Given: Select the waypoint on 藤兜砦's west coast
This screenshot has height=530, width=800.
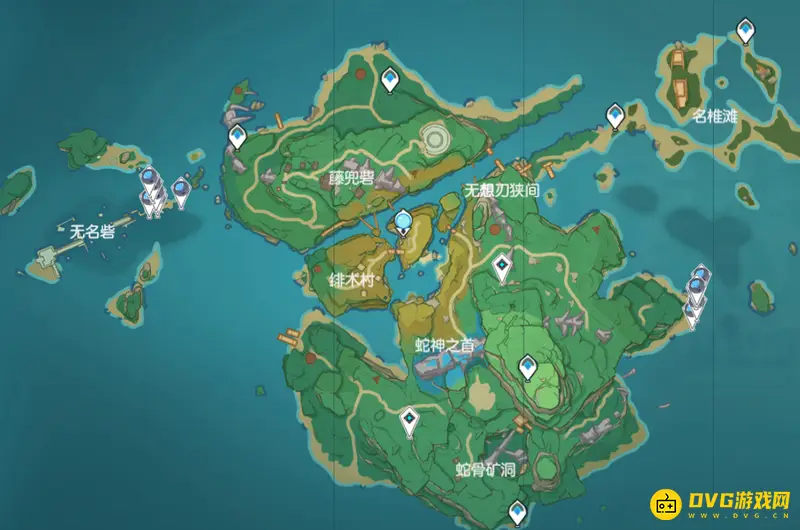Looking at the screenshot, I should click(x=238, y=136).
